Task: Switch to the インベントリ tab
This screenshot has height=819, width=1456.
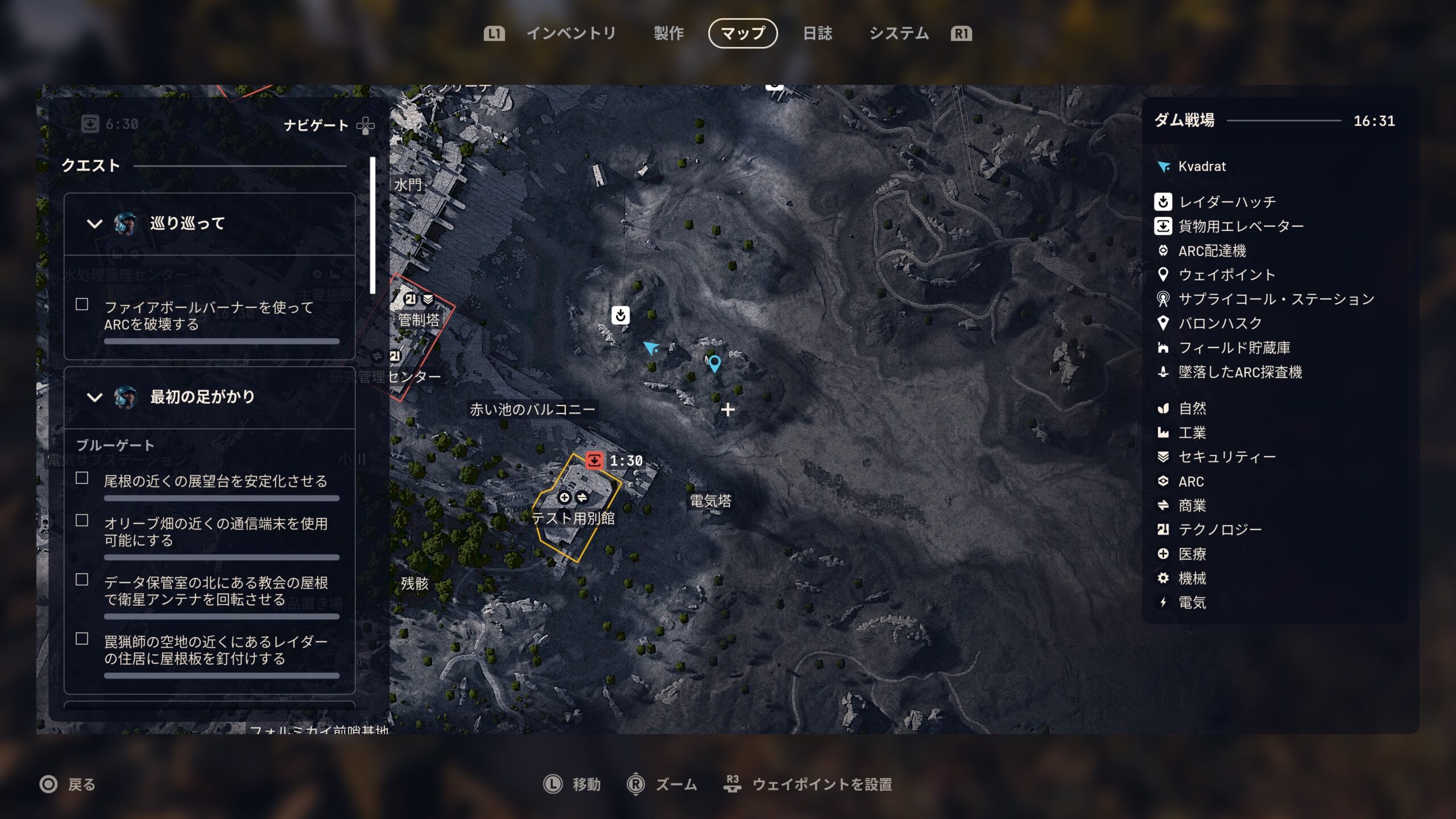Action: (571, 34)
